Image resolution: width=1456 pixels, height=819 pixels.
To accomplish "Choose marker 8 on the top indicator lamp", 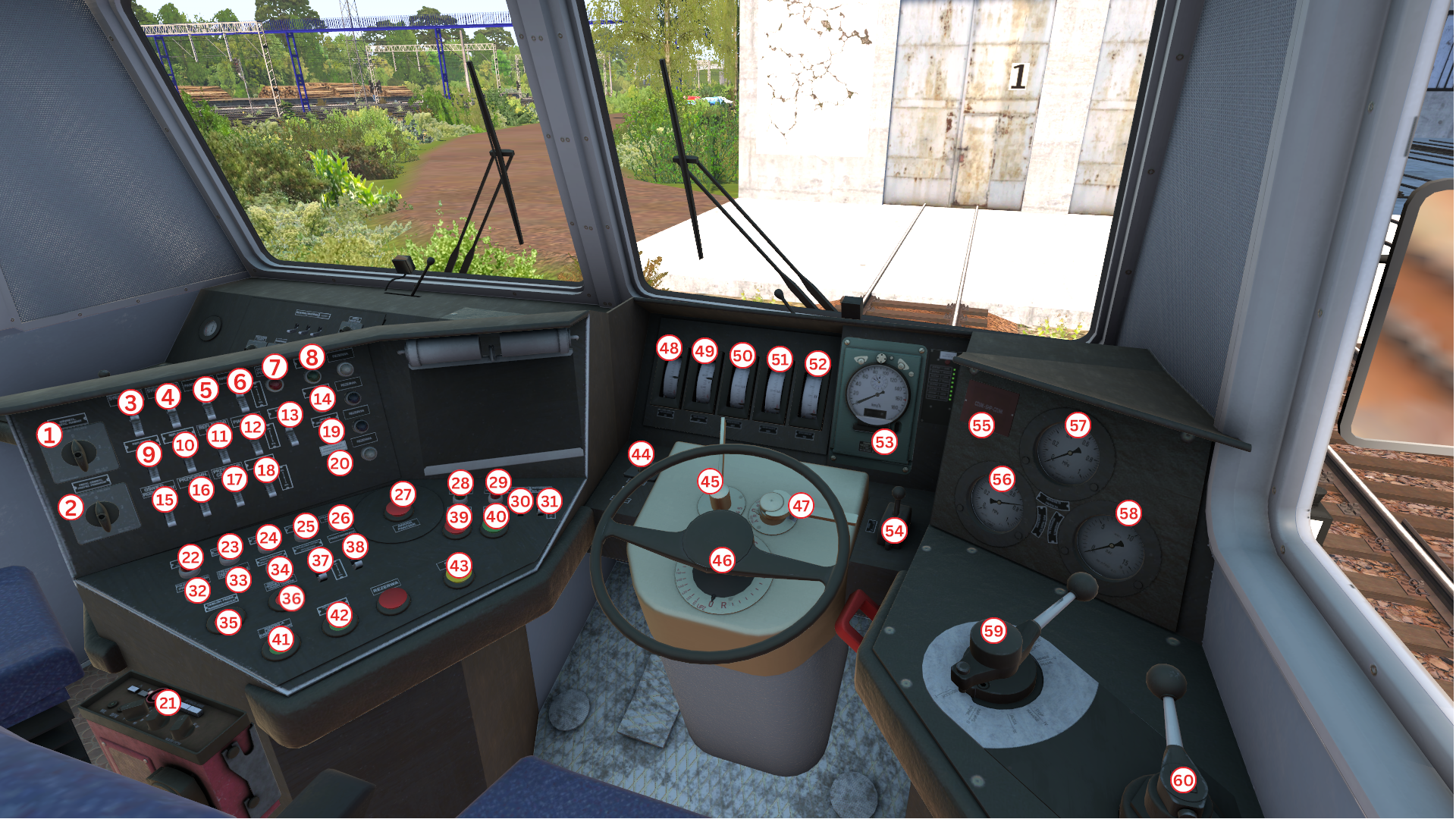I will [312, 356].
